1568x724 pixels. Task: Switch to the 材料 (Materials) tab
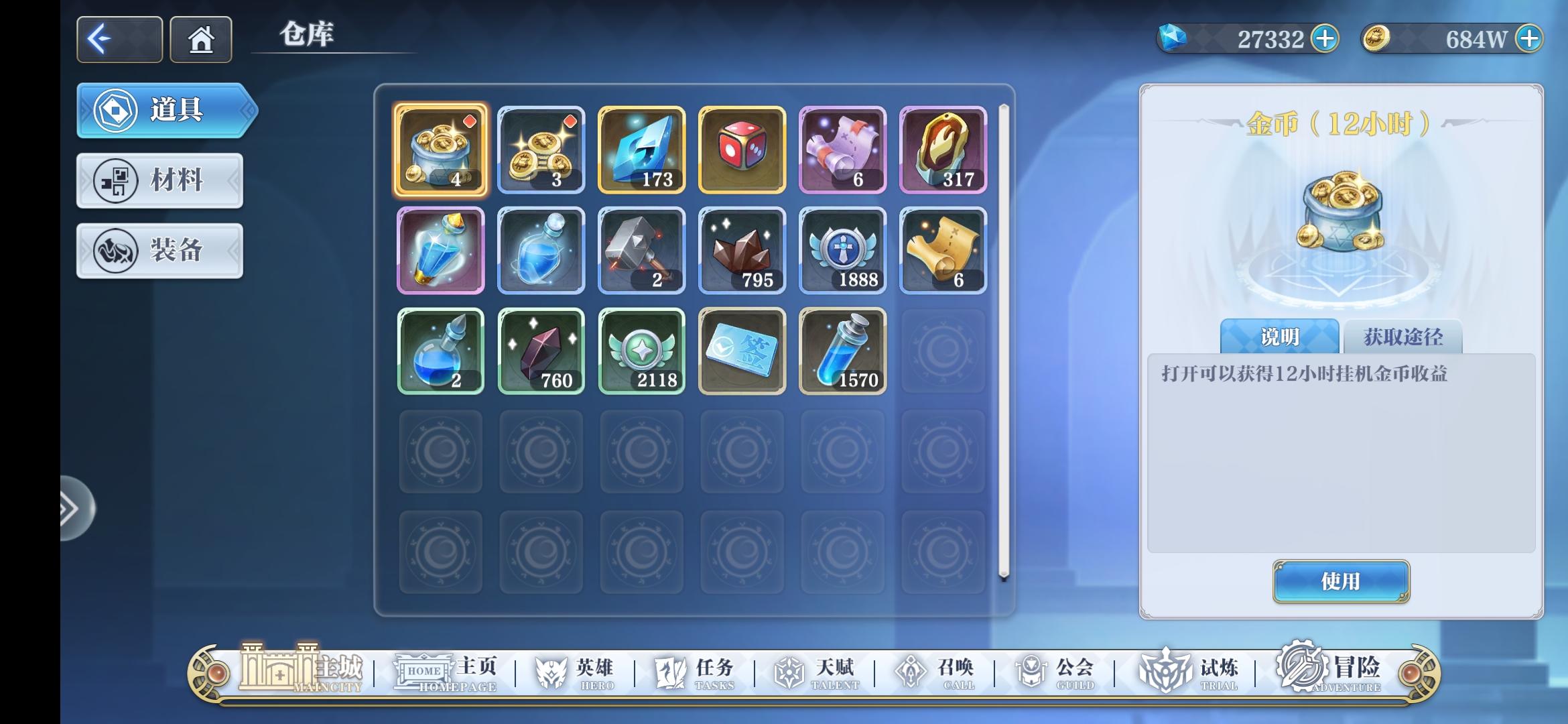[159, 181]
